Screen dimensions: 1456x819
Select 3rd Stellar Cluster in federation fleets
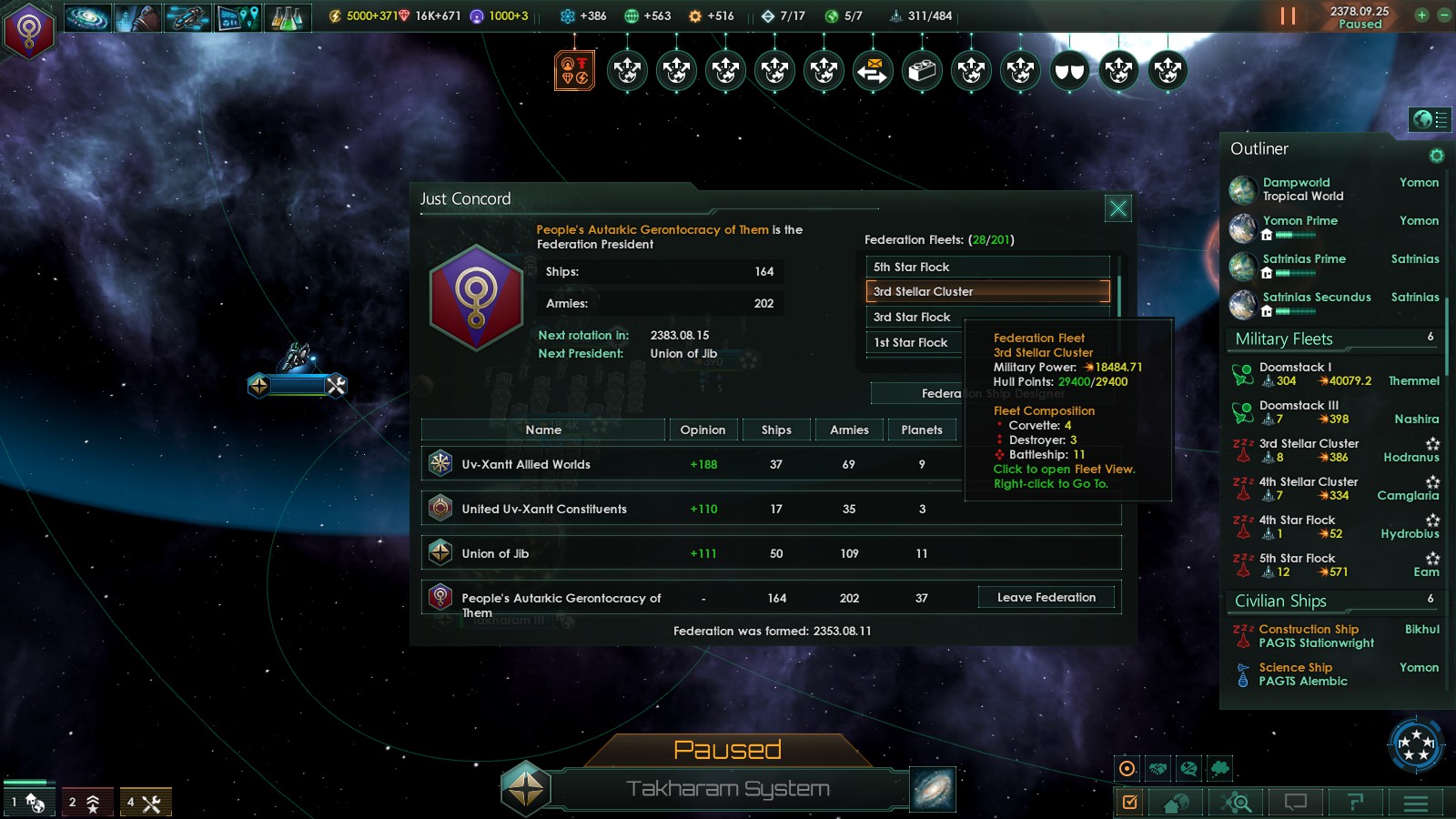click(987, 291)
